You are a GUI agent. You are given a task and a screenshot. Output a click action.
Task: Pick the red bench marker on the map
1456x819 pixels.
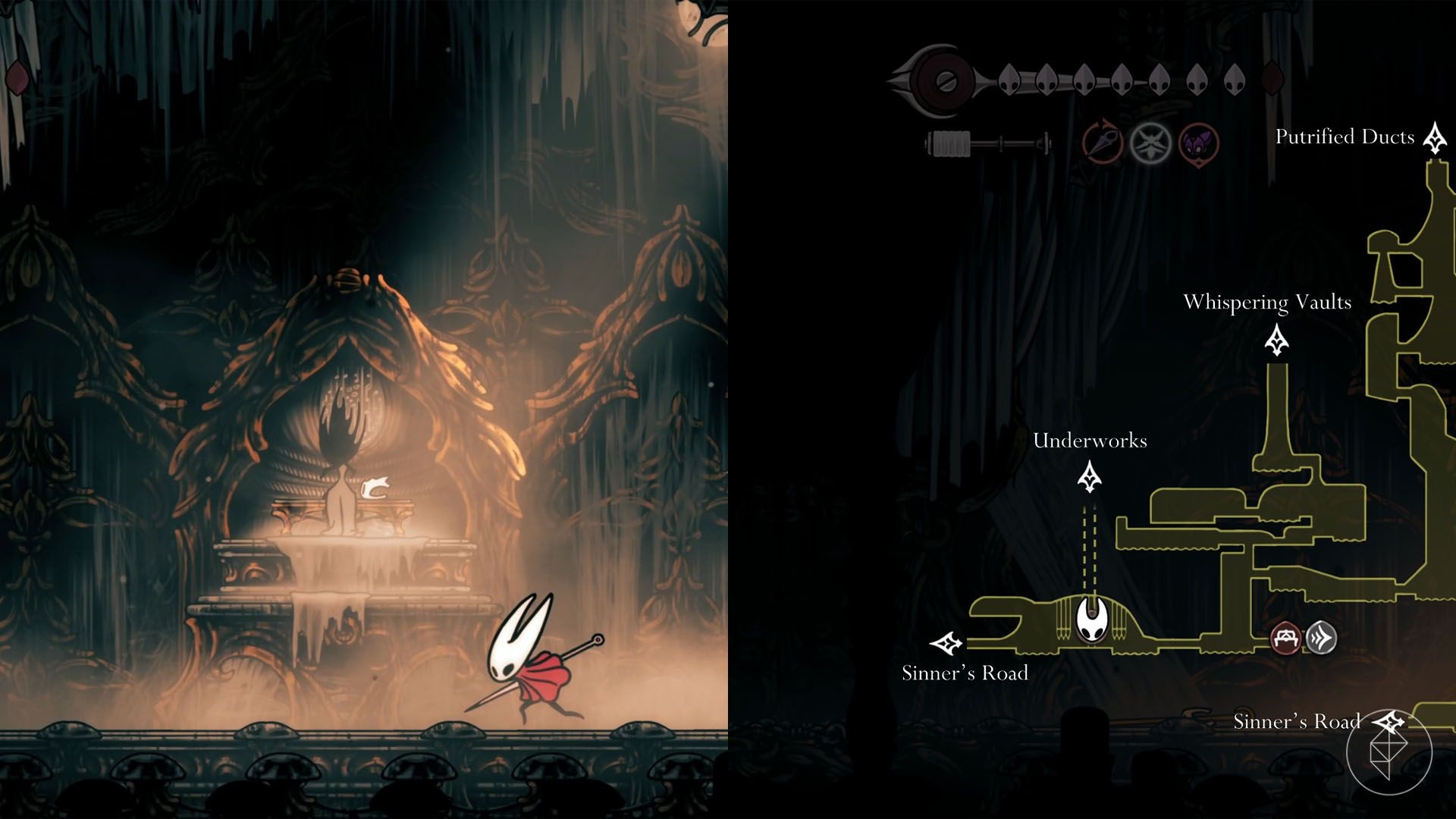tap(1285, 638)
